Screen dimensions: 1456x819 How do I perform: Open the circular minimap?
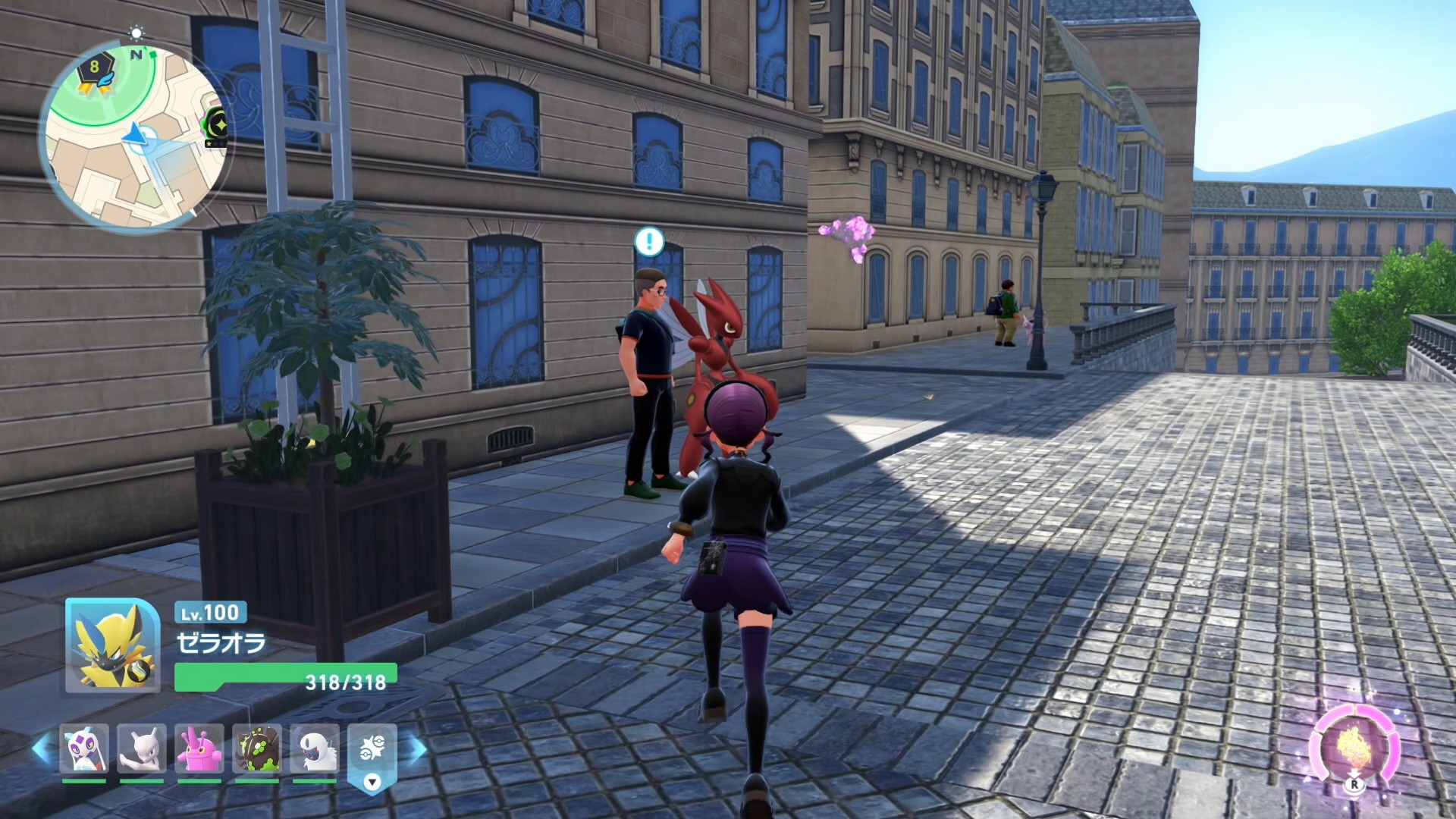pyautogui.click(x=135, y=138)
